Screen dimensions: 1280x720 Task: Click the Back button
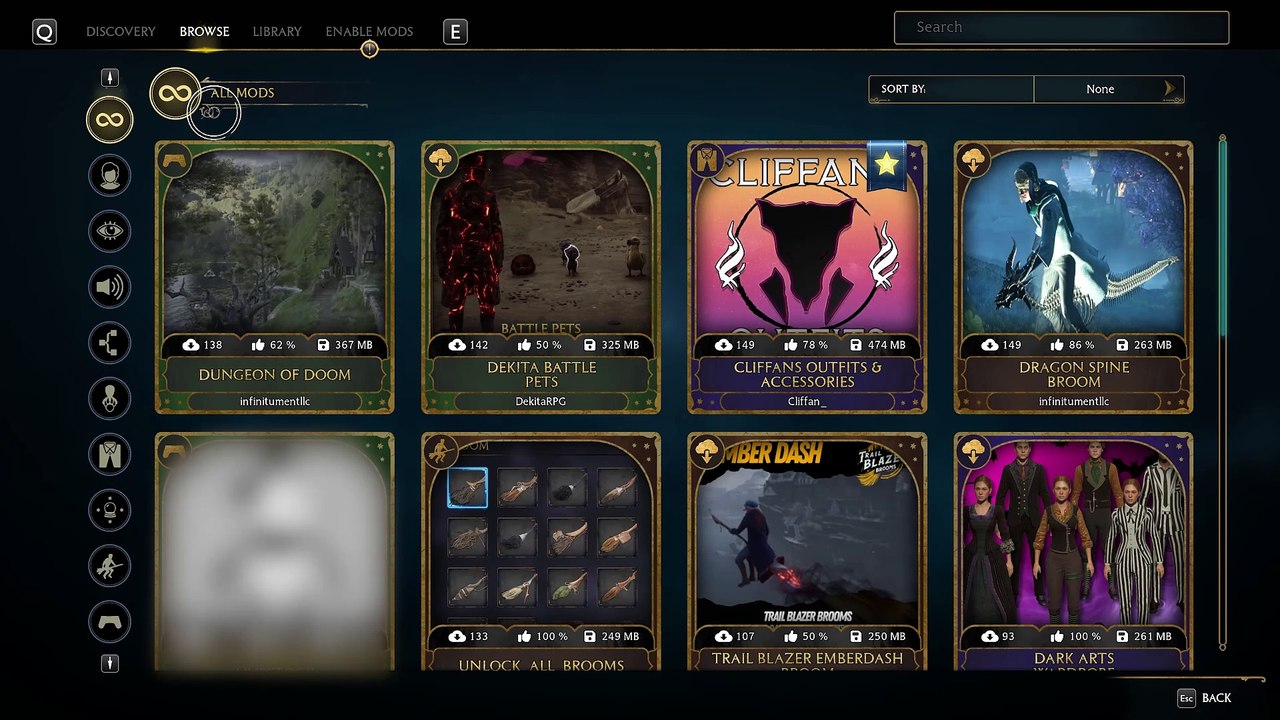1205,698
